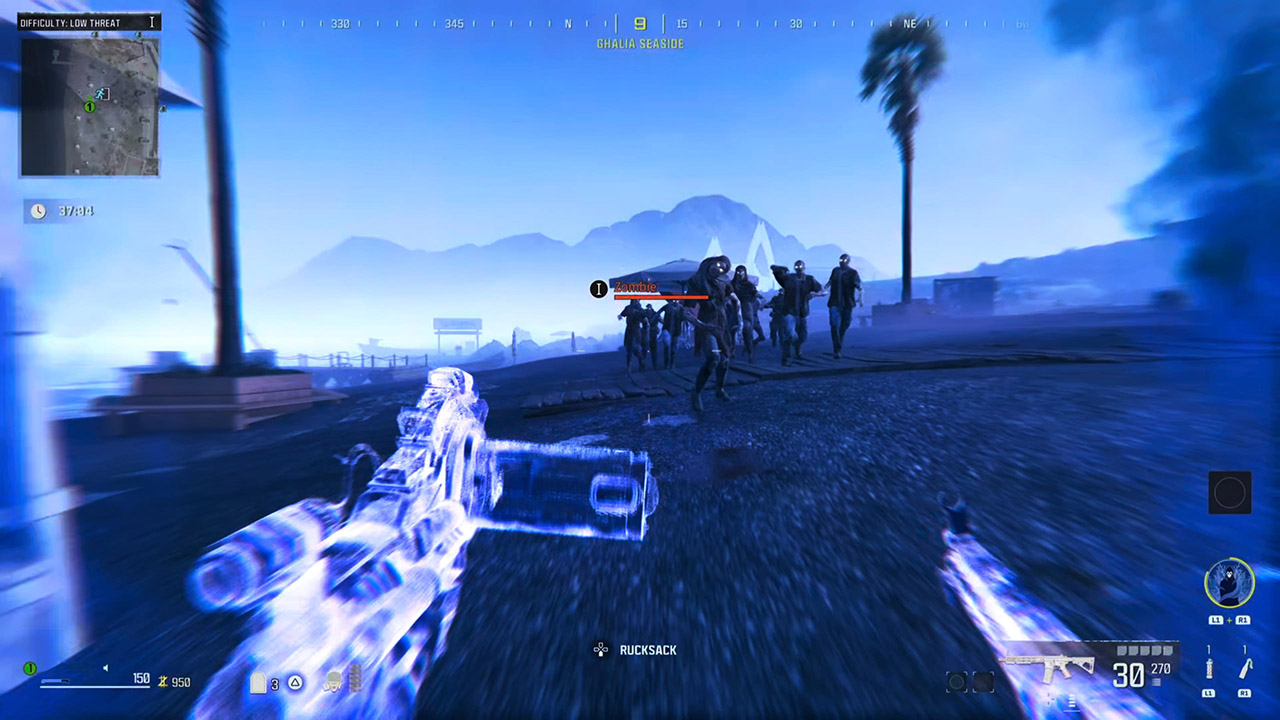Screen dimensions: 1280x720
Task: Click the Zombie nameplate health bar
Action: click(660, 297)
